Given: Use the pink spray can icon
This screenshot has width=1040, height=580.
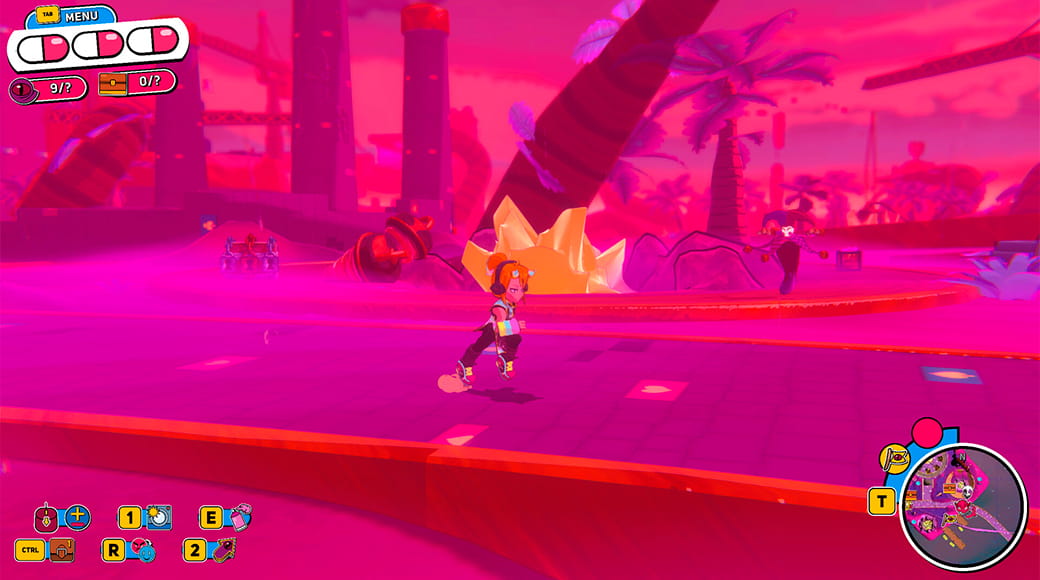Looking at the screenshot, I should (x=240, y=517).
